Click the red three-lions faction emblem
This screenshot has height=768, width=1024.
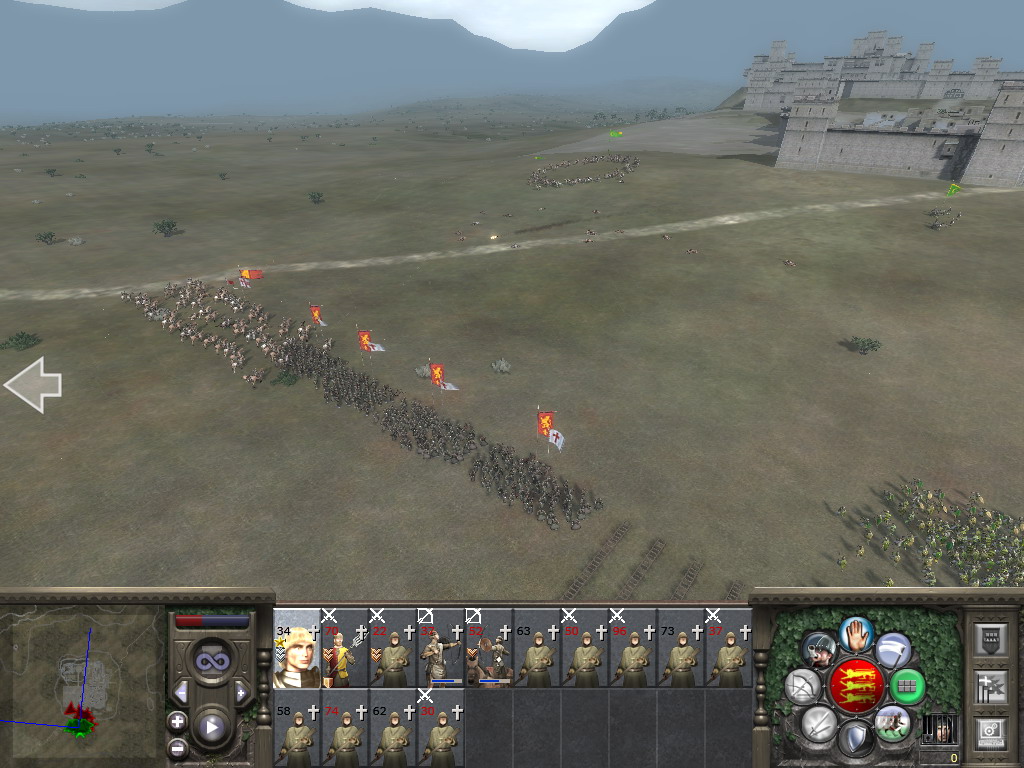tap(856, 686)
